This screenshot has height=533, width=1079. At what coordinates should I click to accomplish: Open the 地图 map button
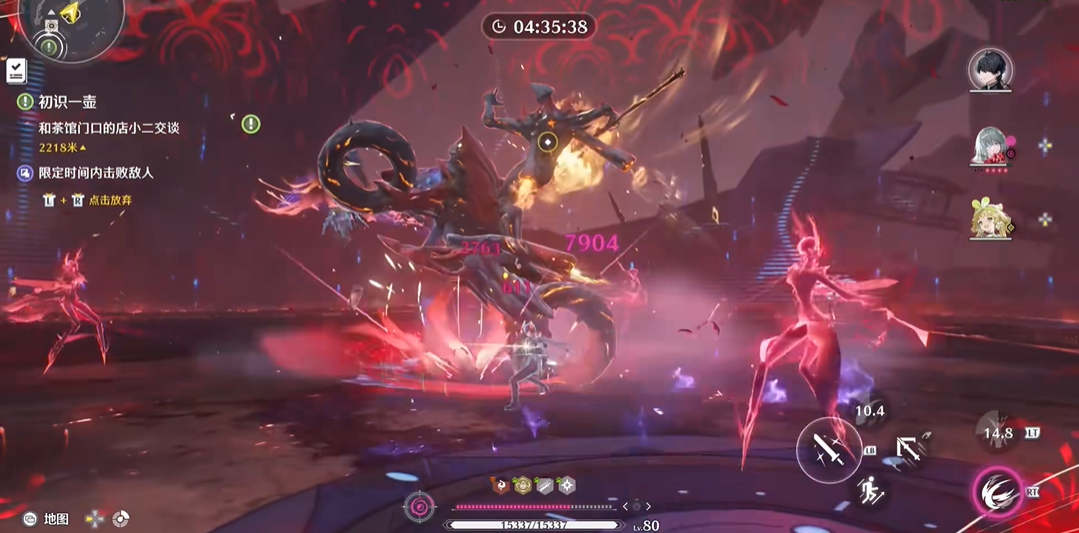coord(56,519)
